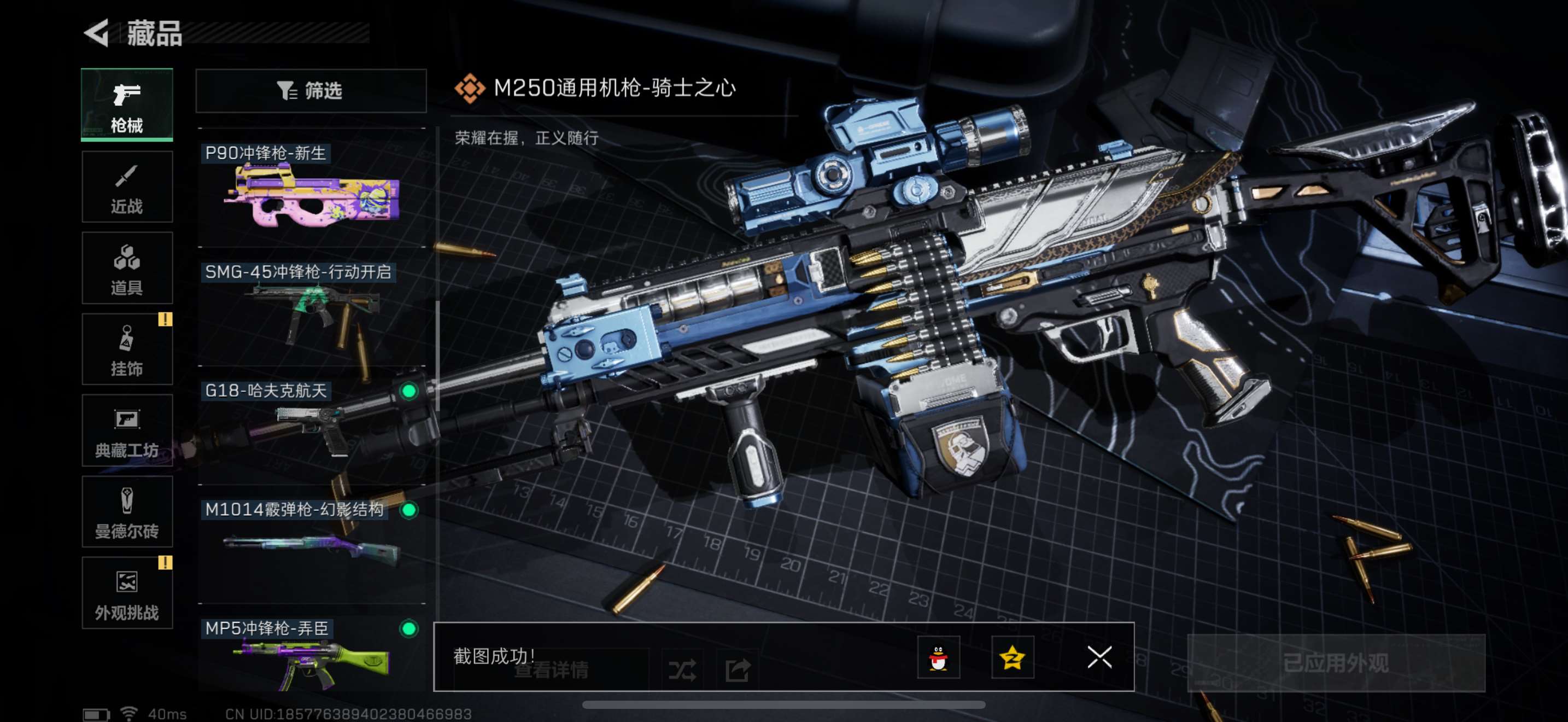1568x722 pixels.
Task: Open the 近战 melee weapons category
Action: coord(127,187)
